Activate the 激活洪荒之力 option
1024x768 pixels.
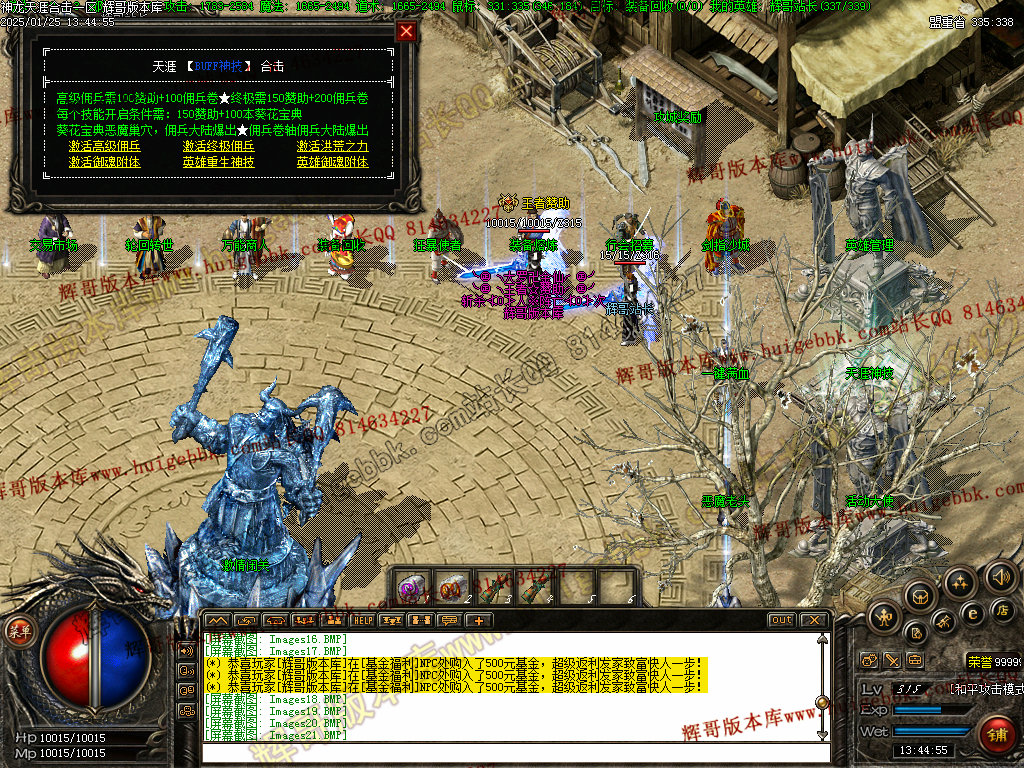tap(332, 146)
